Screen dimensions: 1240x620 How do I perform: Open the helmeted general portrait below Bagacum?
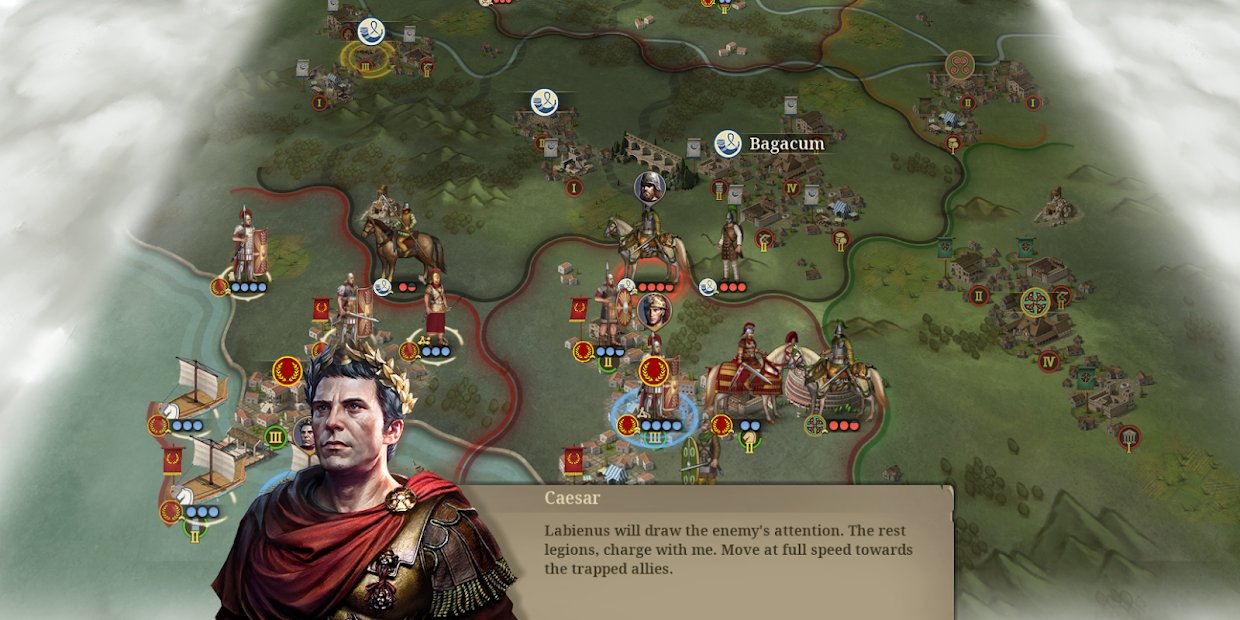tap(650, 187)
